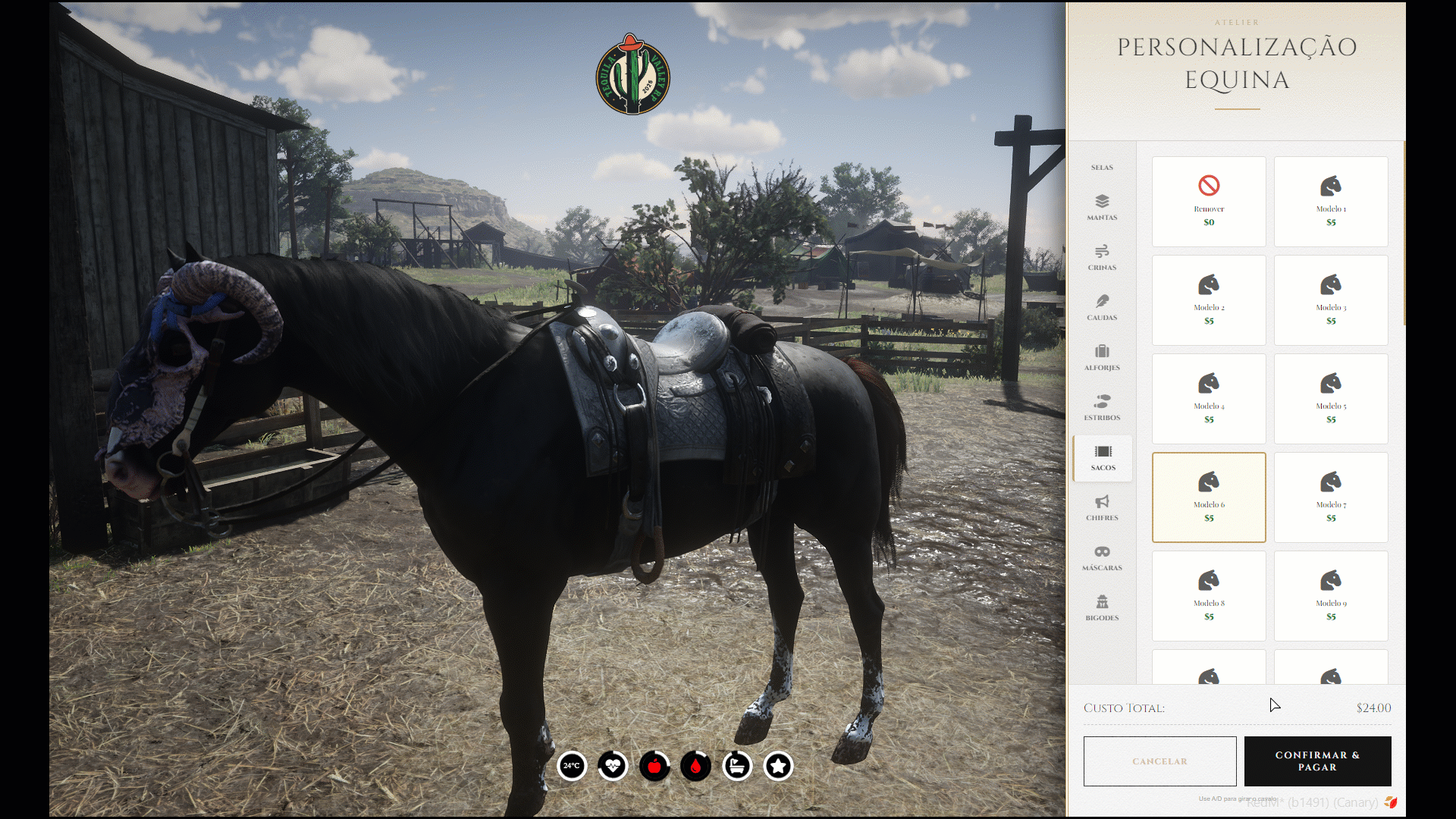
Task: Select the CRINAS mane icon
Action: [x=1101, y=258]
